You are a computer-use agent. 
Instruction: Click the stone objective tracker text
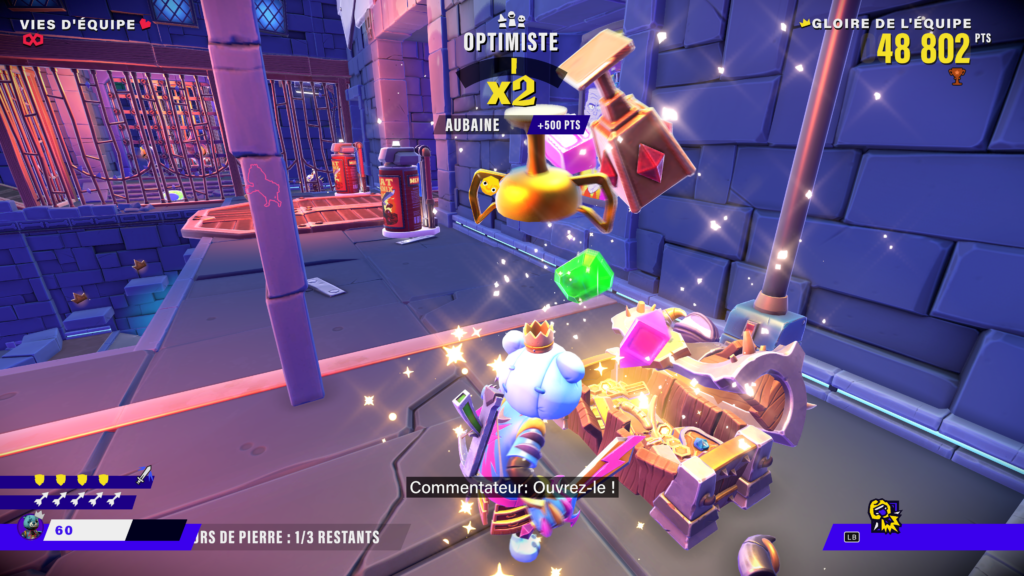pos(290,537)
